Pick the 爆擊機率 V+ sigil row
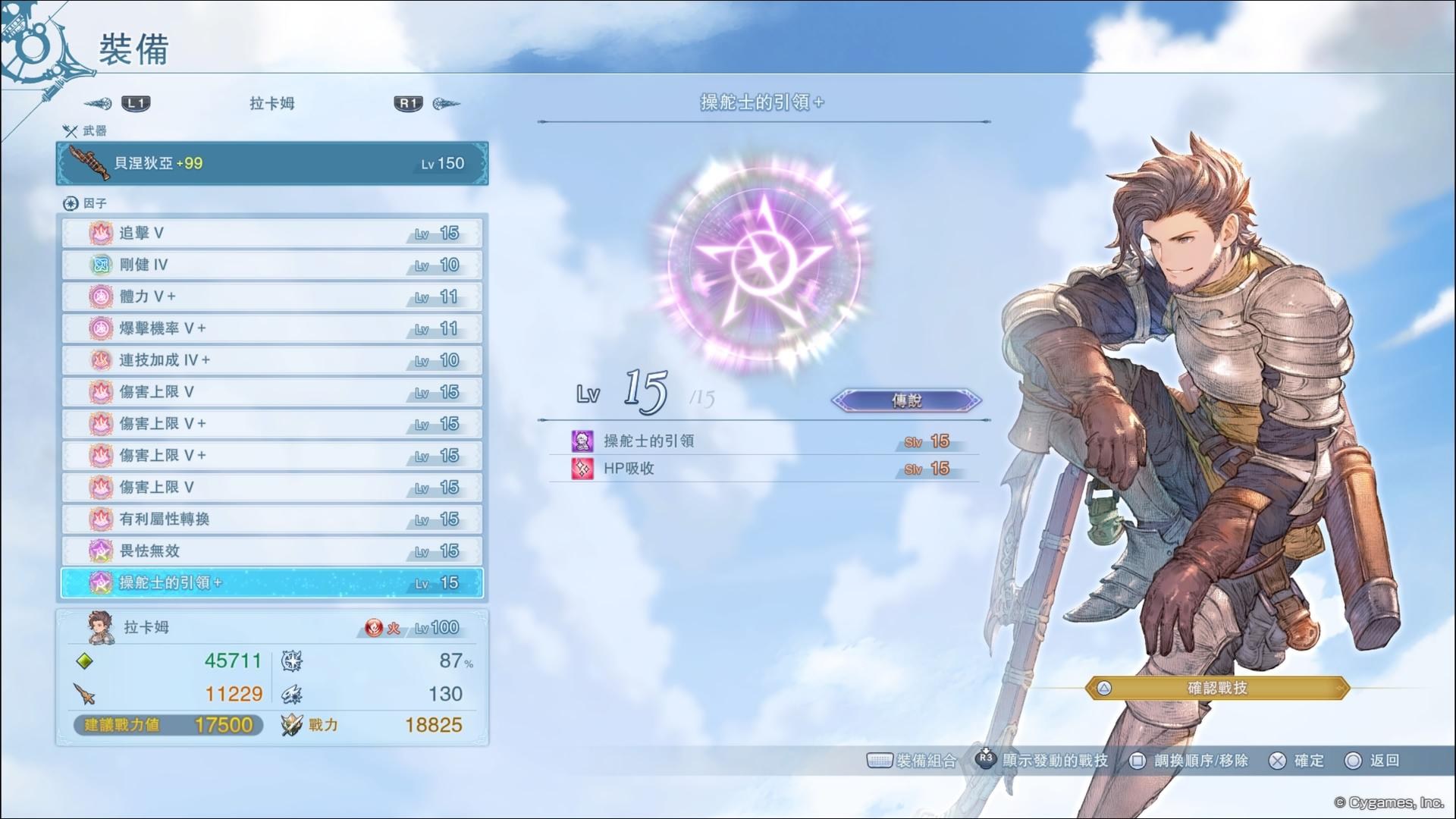Screen dimensions: 1456x819 click(271, 328)
